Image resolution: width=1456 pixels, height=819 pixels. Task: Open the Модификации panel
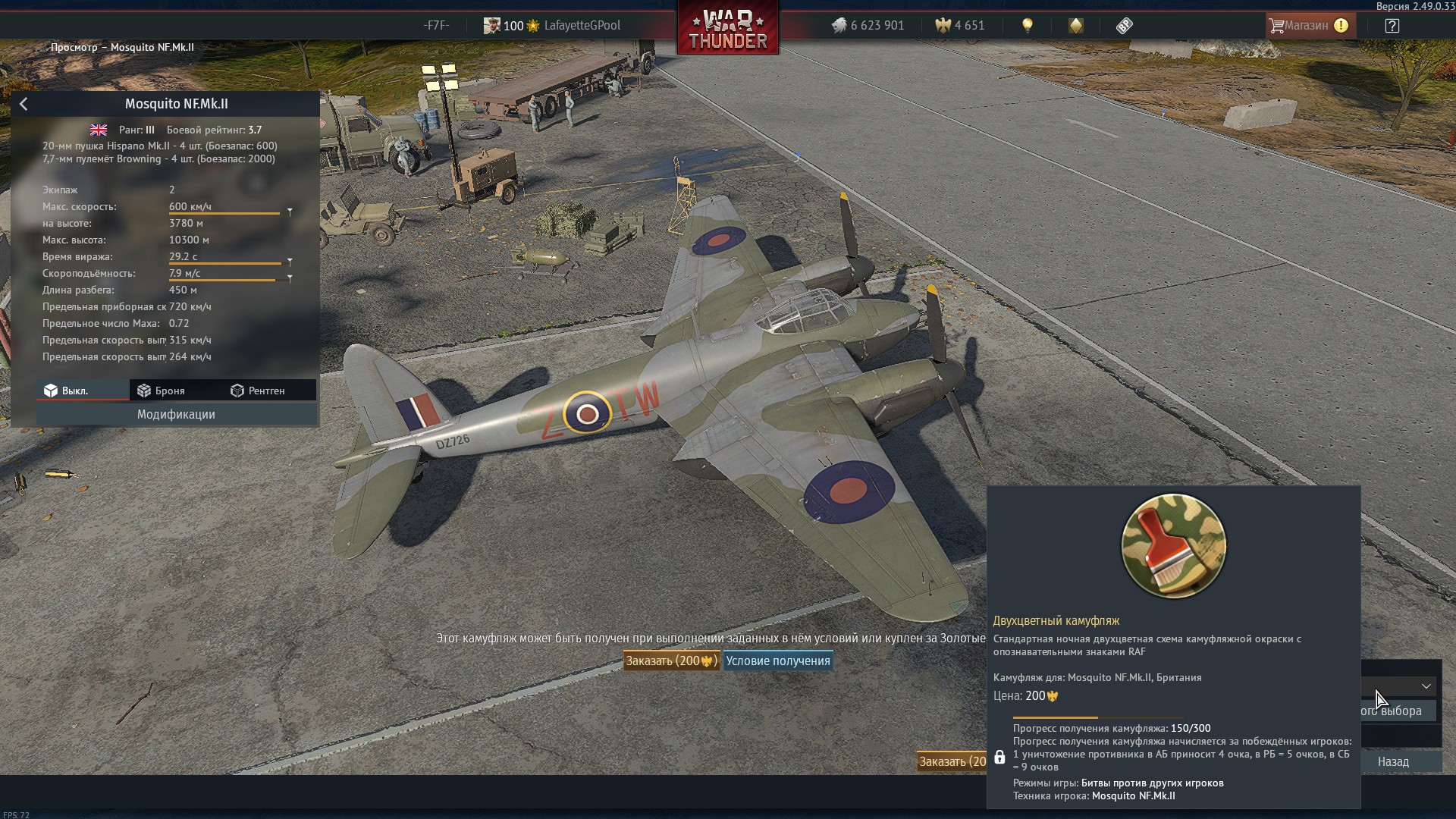[176, 414]
